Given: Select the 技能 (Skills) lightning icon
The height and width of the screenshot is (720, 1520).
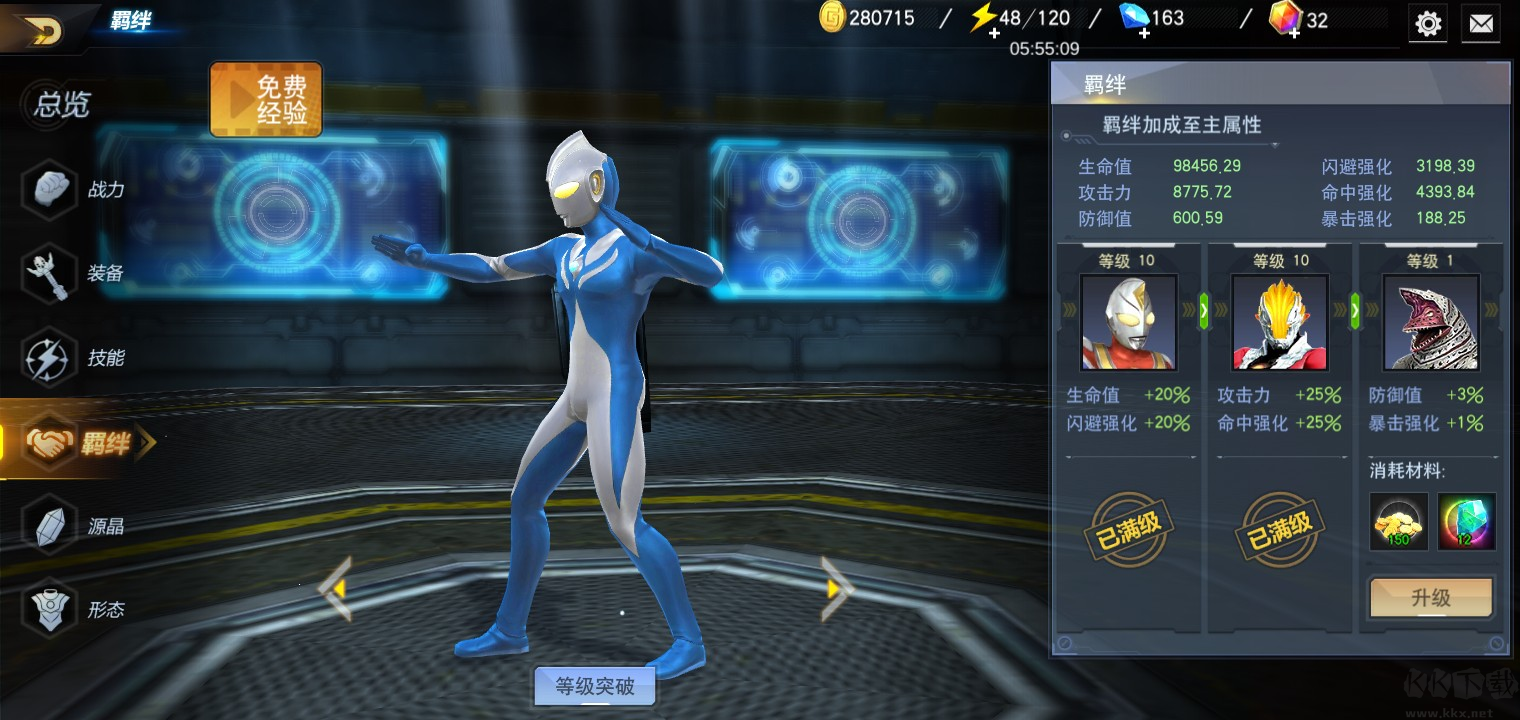Looking at the screenshot, I should point(52,357).
